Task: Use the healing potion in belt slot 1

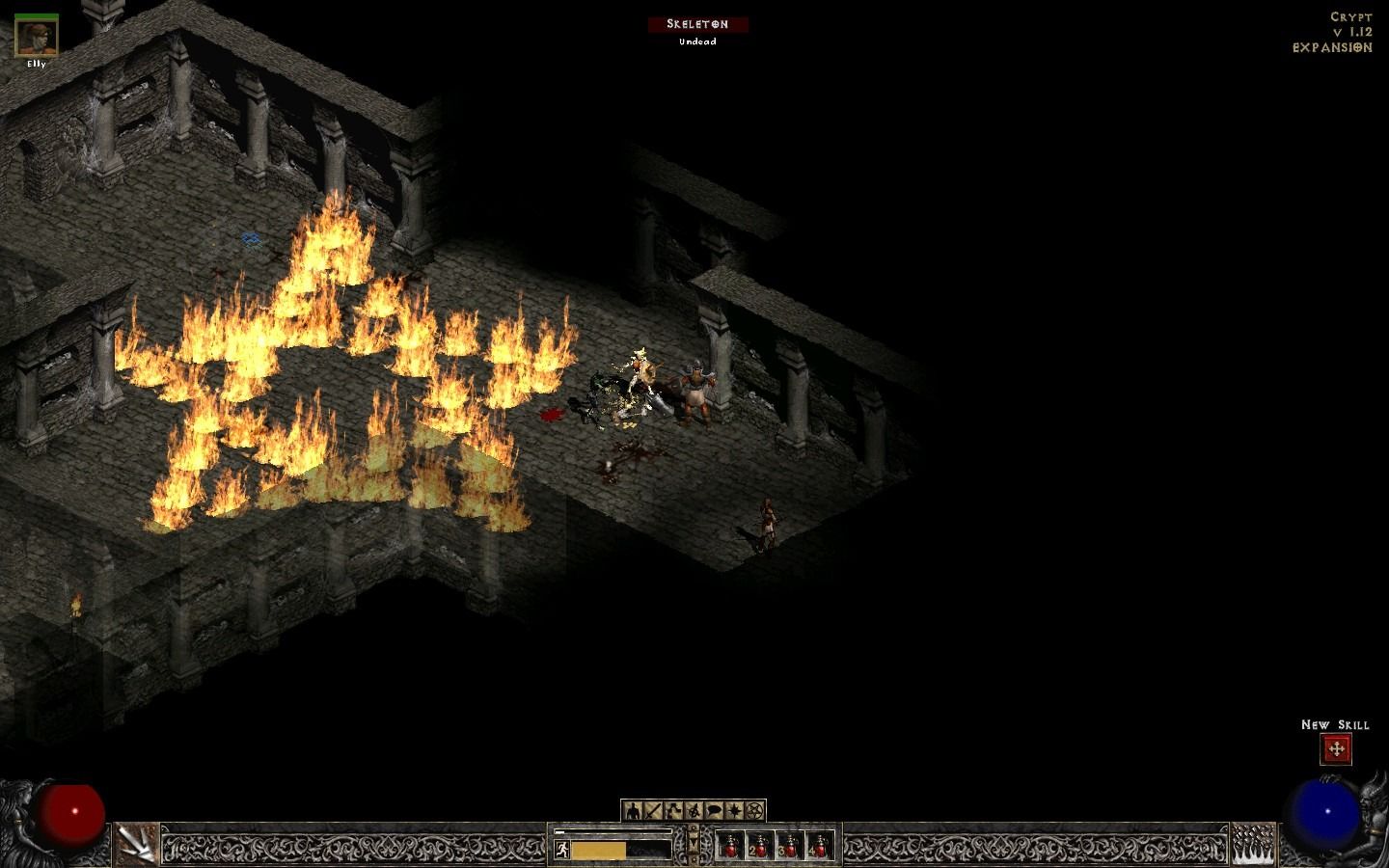Action: 729,846
